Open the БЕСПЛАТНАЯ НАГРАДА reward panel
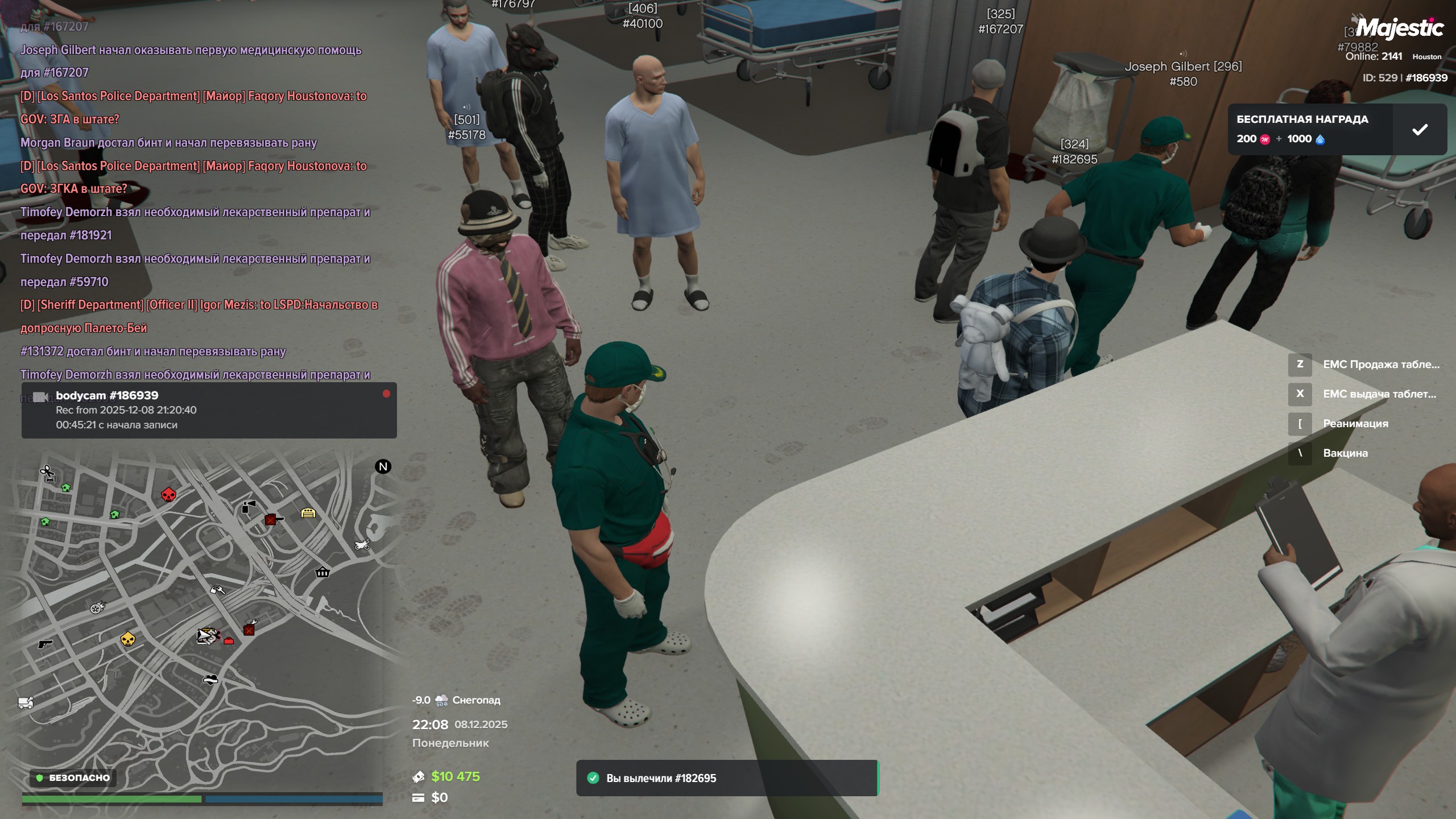This screenshot has height=819, width=1456. (1309, 130)
